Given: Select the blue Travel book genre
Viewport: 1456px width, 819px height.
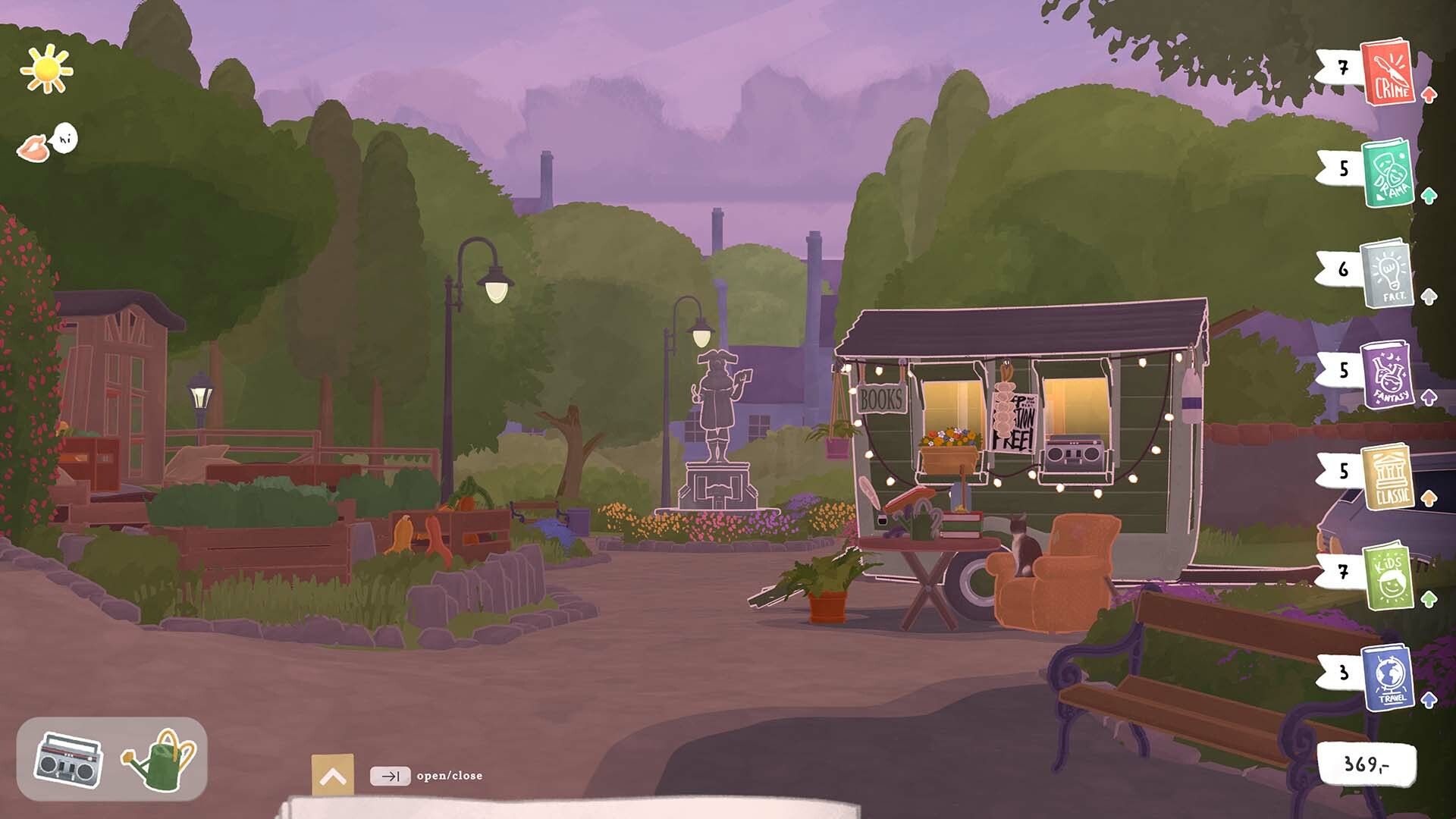Looking at the screenshot, I should tap(1388, 677).
